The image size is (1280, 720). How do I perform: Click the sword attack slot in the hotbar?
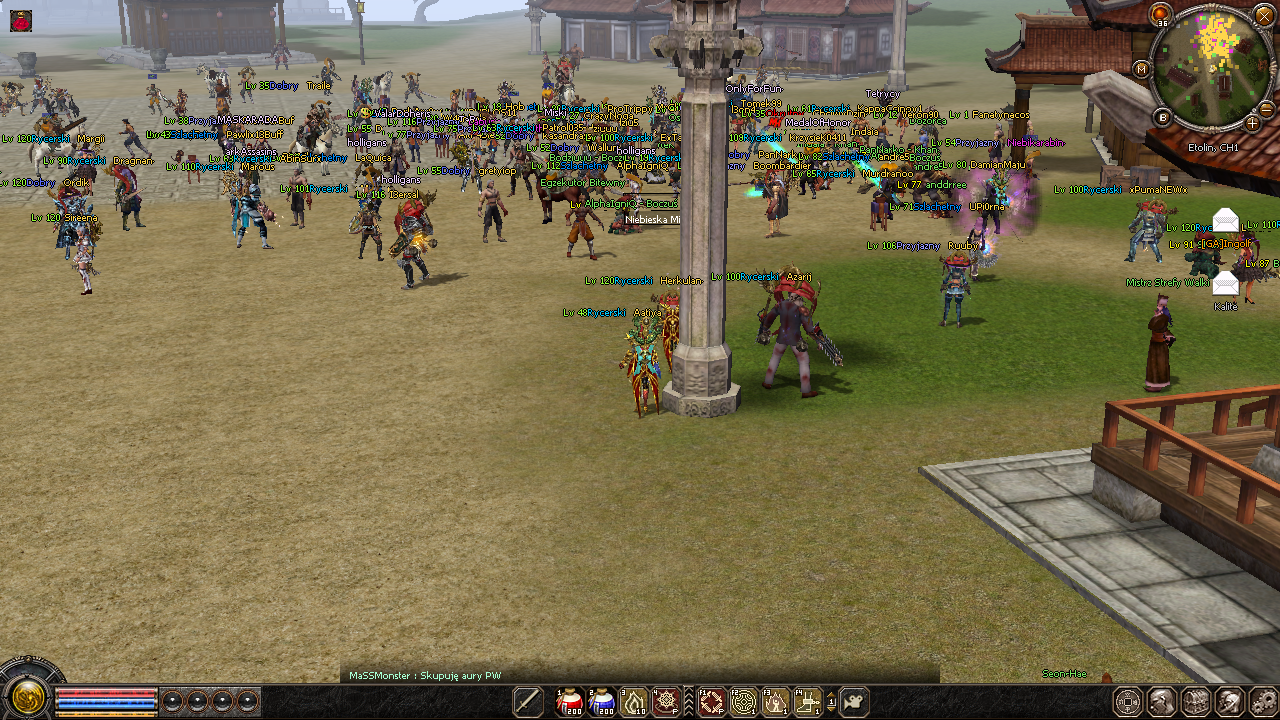[x=528, y=702]
